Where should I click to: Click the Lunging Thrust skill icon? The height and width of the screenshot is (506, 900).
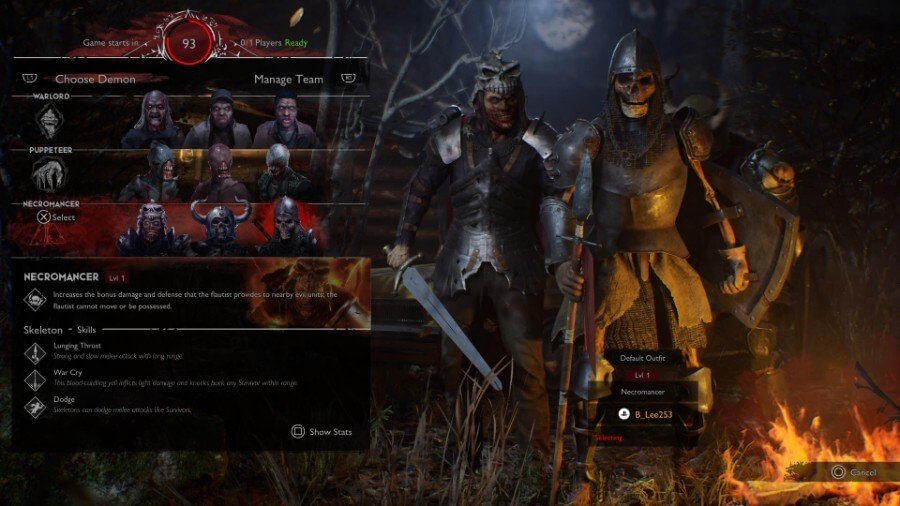click(x=35, y=351)
